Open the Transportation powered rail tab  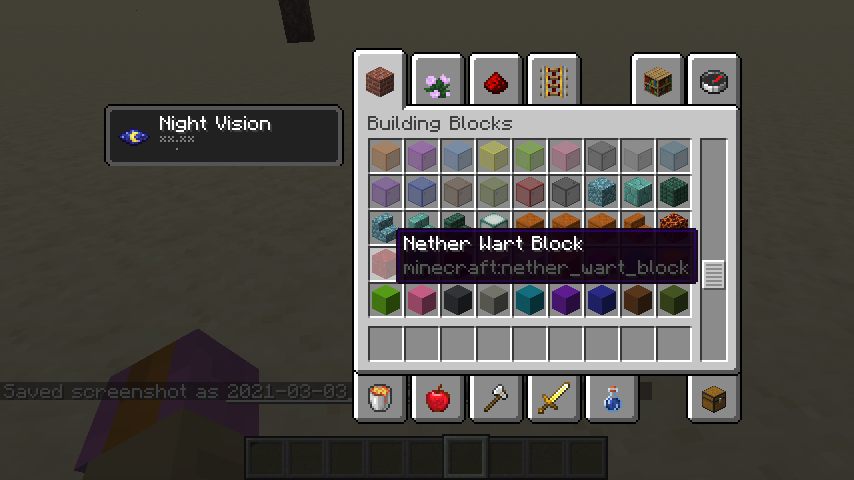[x=552, y=83]
